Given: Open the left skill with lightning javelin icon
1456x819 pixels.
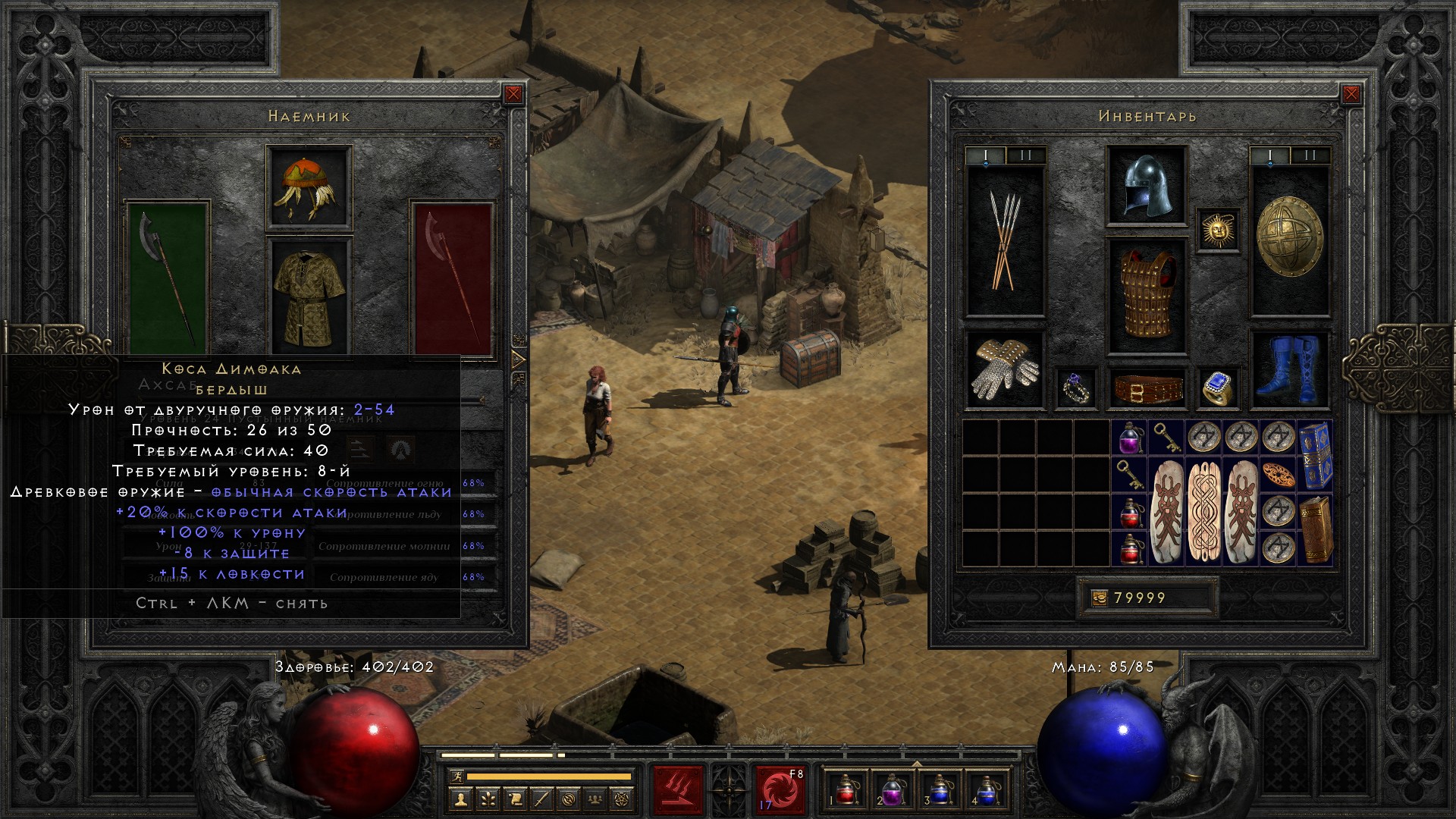Looking at the screenshot, I should pyautogui.click(x=679, y=789).
